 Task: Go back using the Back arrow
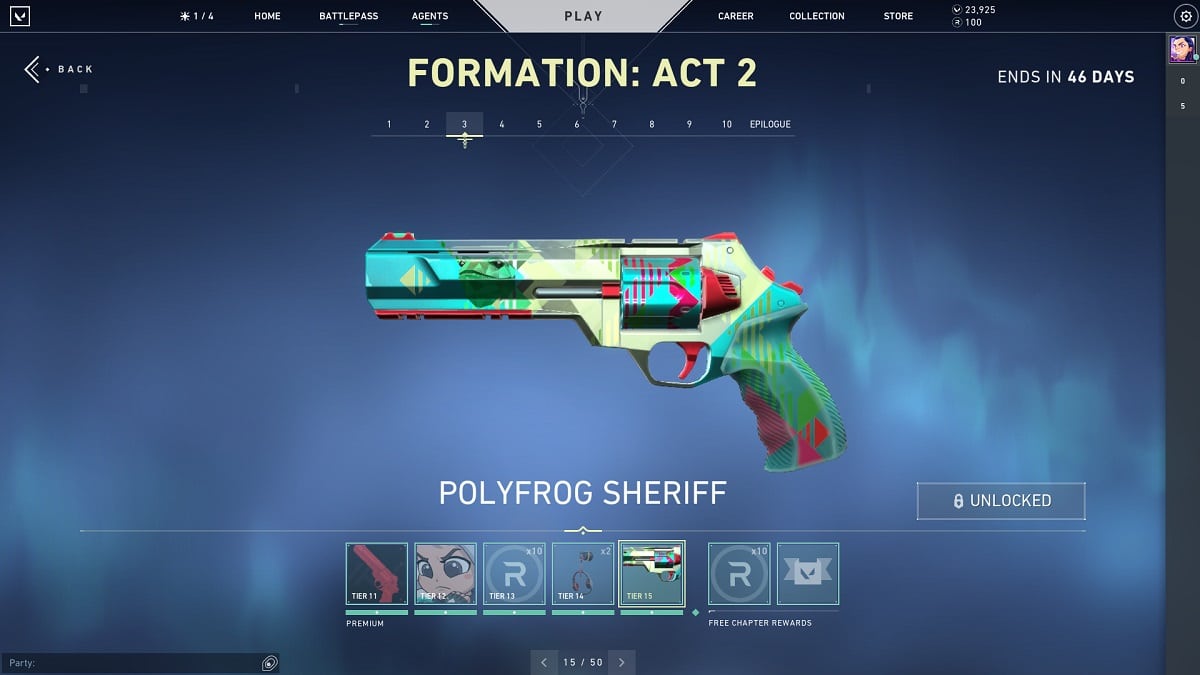[x=58, y=69]
